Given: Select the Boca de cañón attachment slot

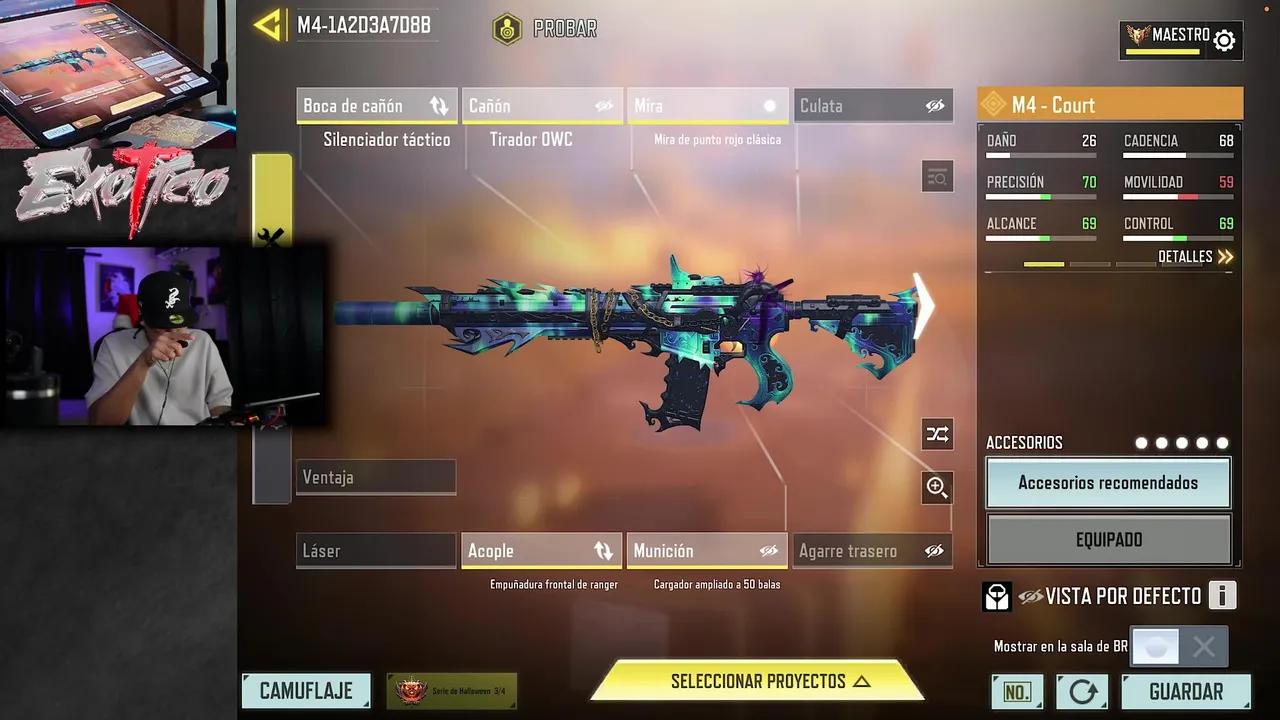Looking at the screenshot, I should pyautogui.click(x=376, y=106).
